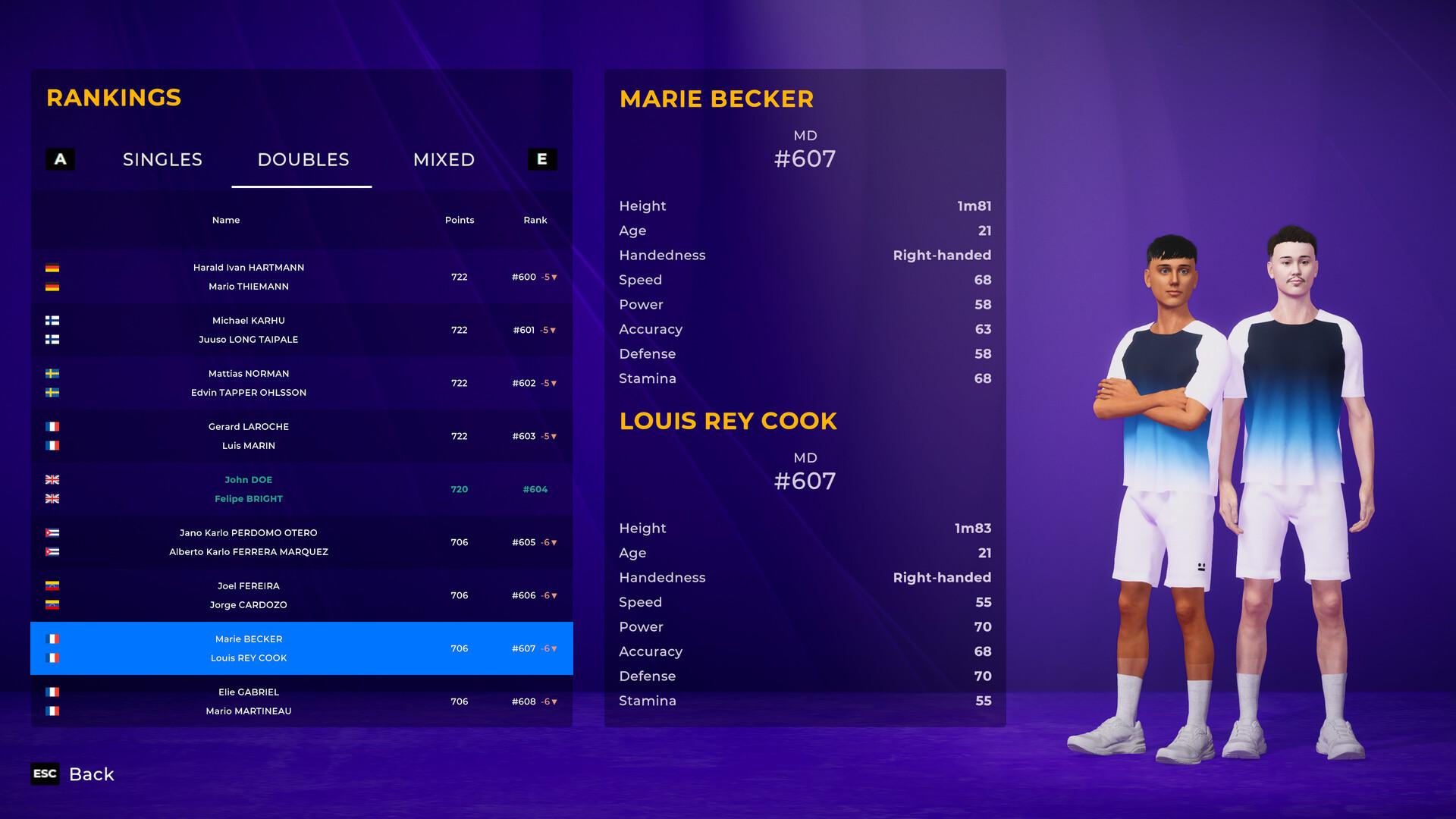This screenshot has height=819, width=1456.
Task: Click the Points column header
Action: 460,220
